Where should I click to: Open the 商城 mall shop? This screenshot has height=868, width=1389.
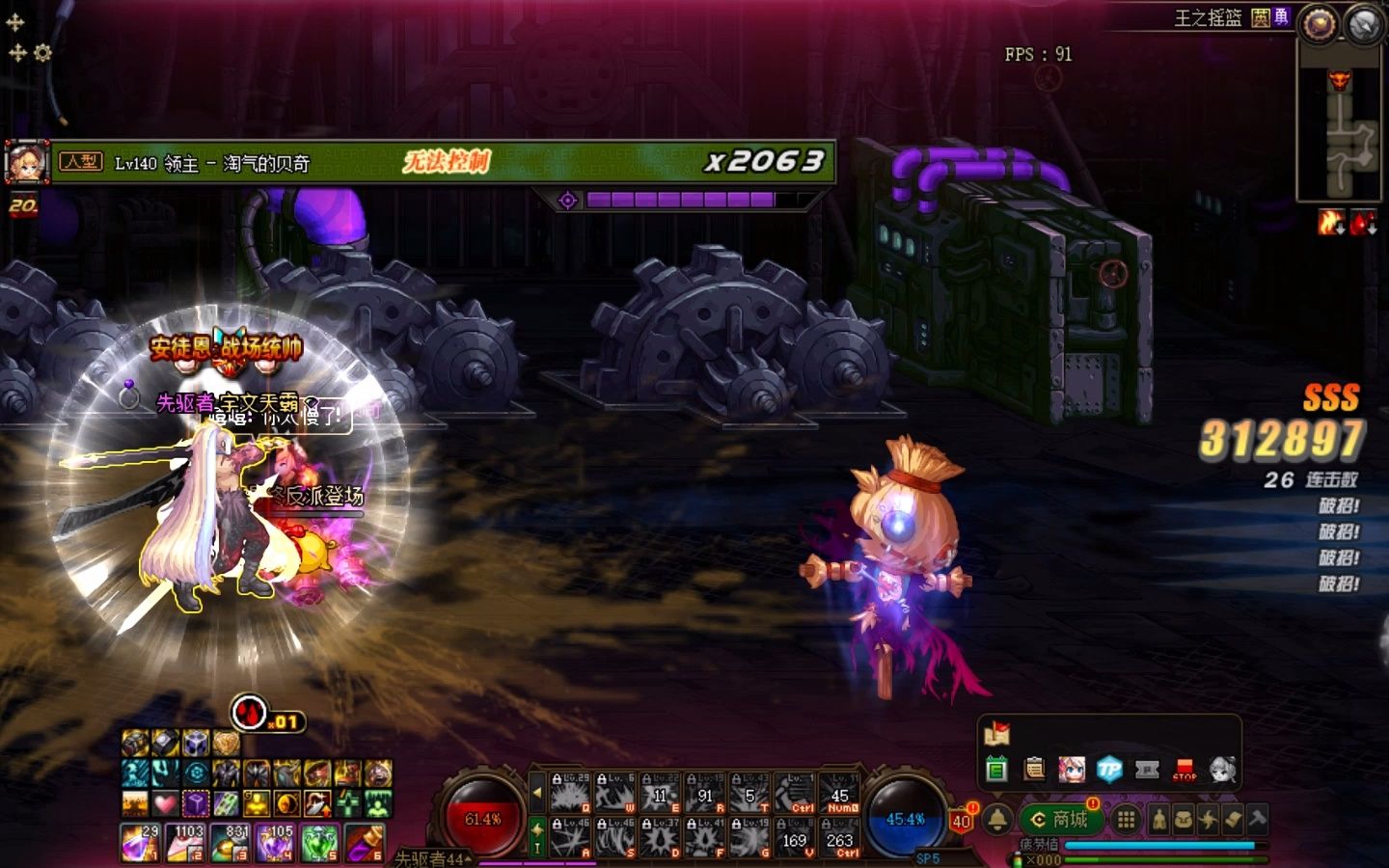tap(1059, 820)
